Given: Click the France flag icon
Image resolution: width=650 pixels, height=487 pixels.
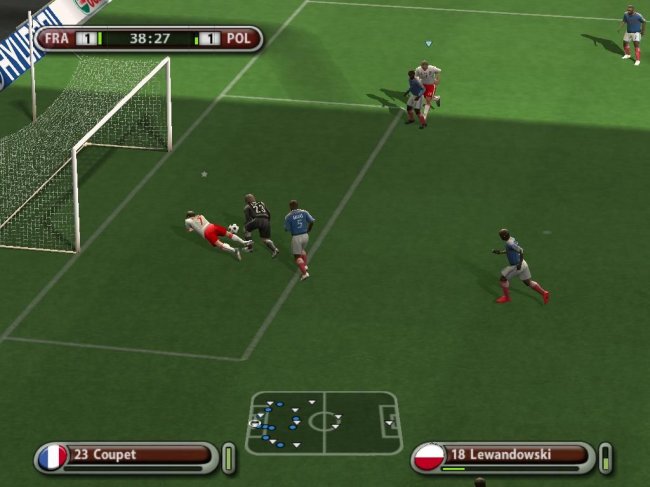Looking at the screenshot, I should pyautogui.click(x=52, y=457).
